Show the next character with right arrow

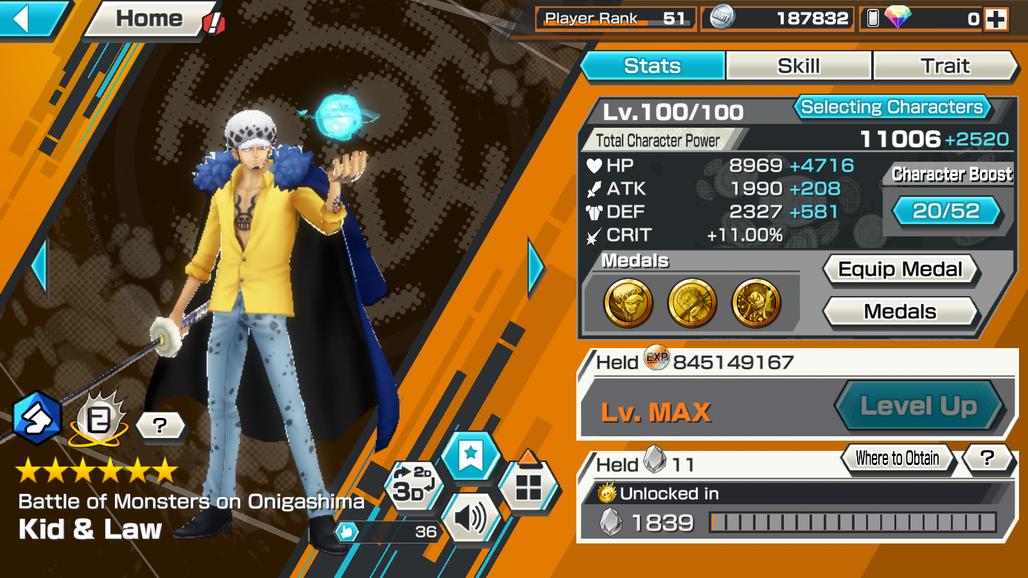pyautogui.click(x=536, y=266)
